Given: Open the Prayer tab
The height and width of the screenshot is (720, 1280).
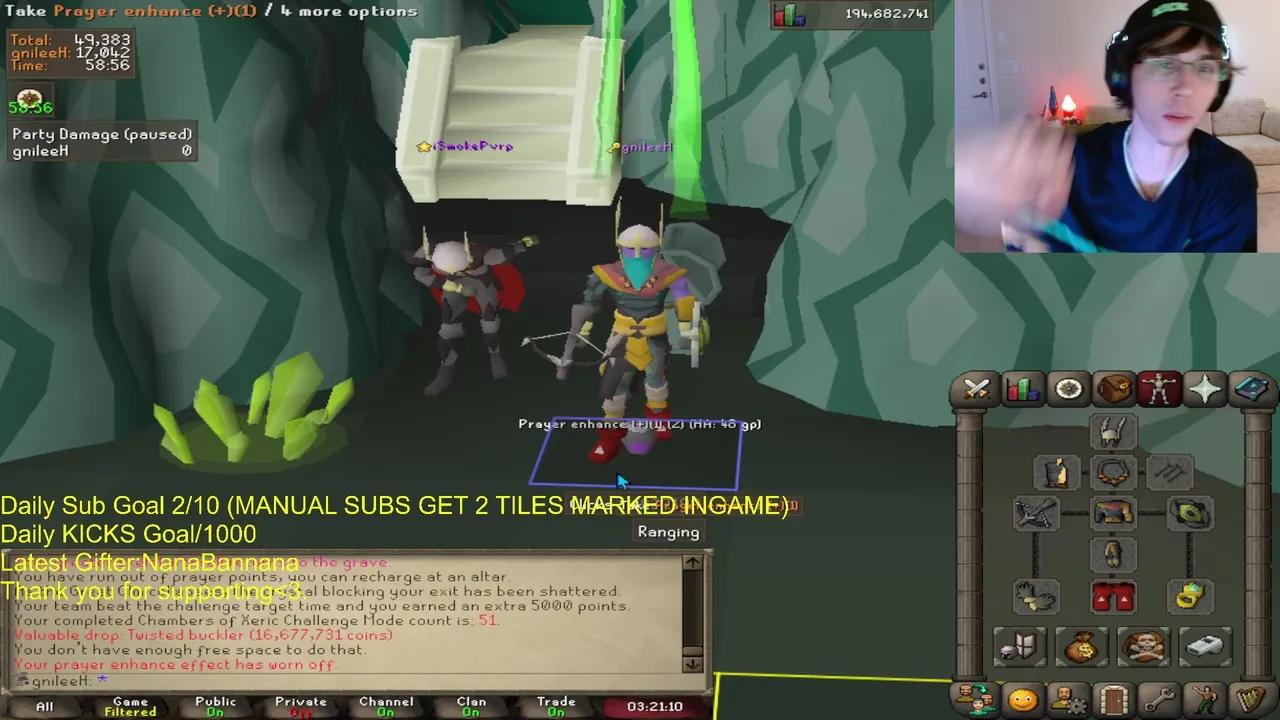Looking at the screenshot, I should click(x=1203, y=389).
